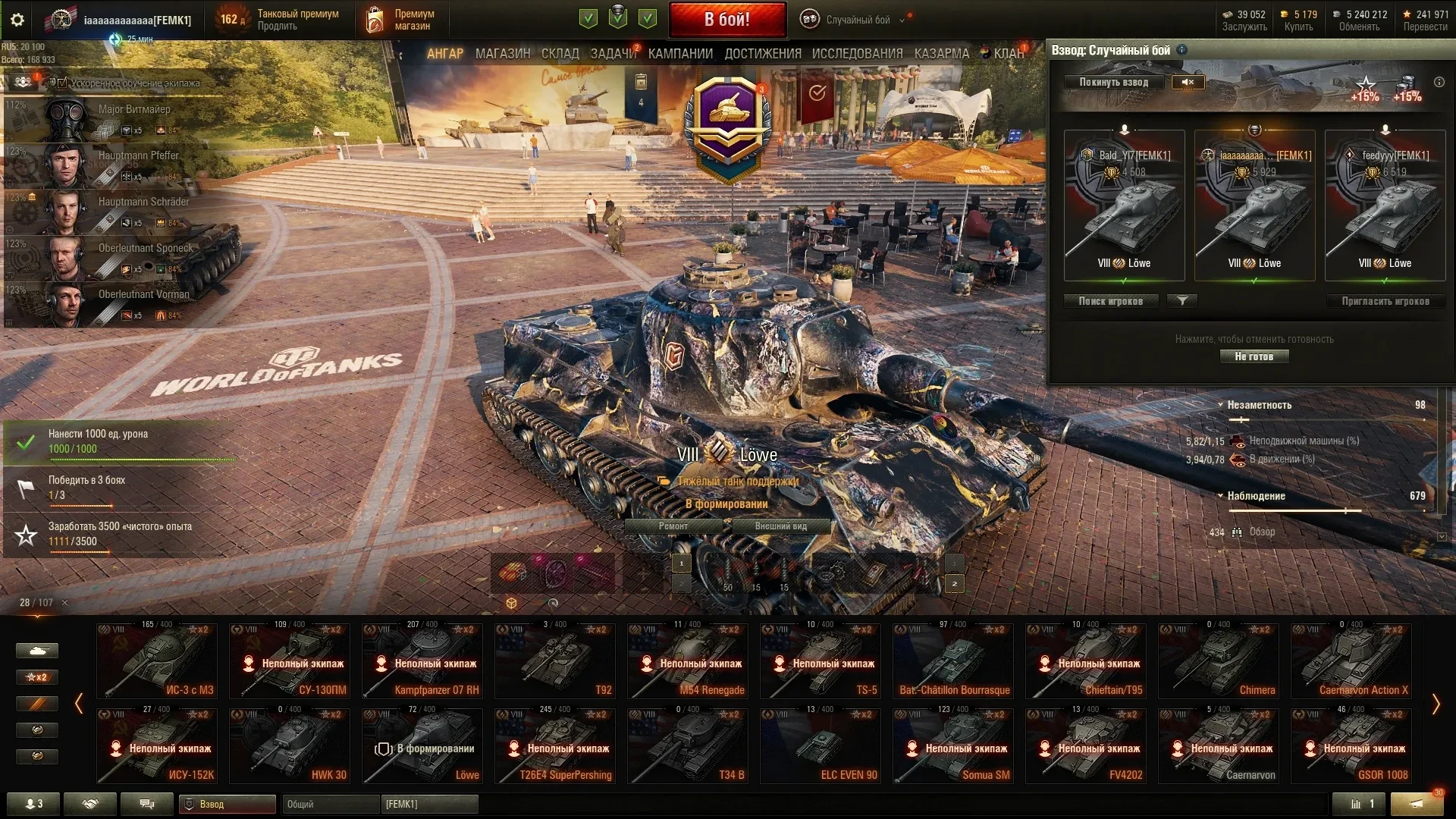This screenshot has width=1456, height=819.
Task: Open the Премиум магазин
Action: pyautogui.click(x=402, y=20)
